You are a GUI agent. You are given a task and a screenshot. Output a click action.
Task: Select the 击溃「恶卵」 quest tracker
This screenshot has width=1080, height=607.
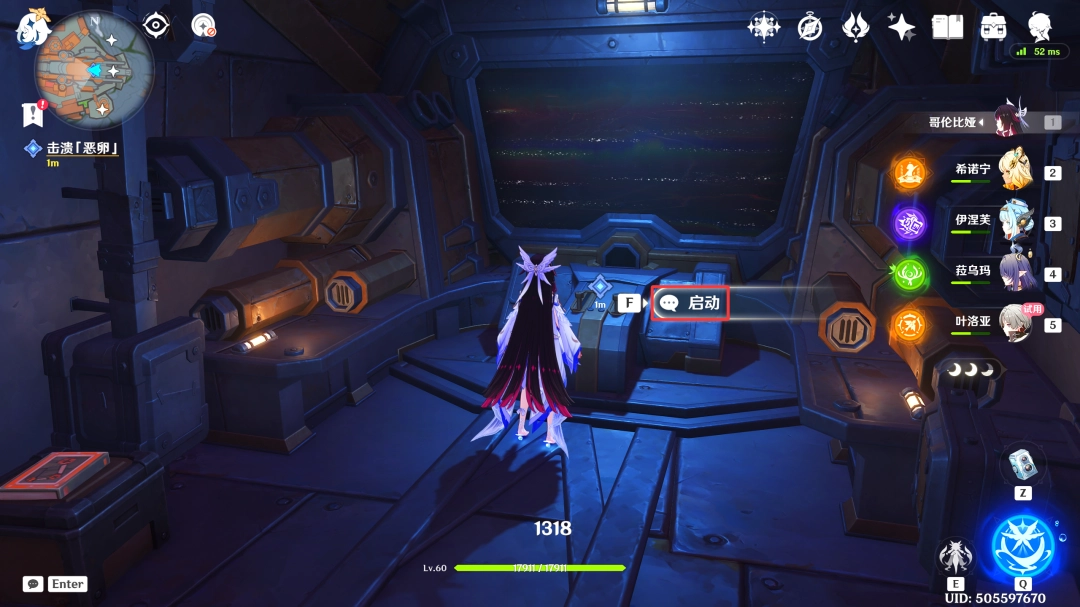tap(82, 148)
